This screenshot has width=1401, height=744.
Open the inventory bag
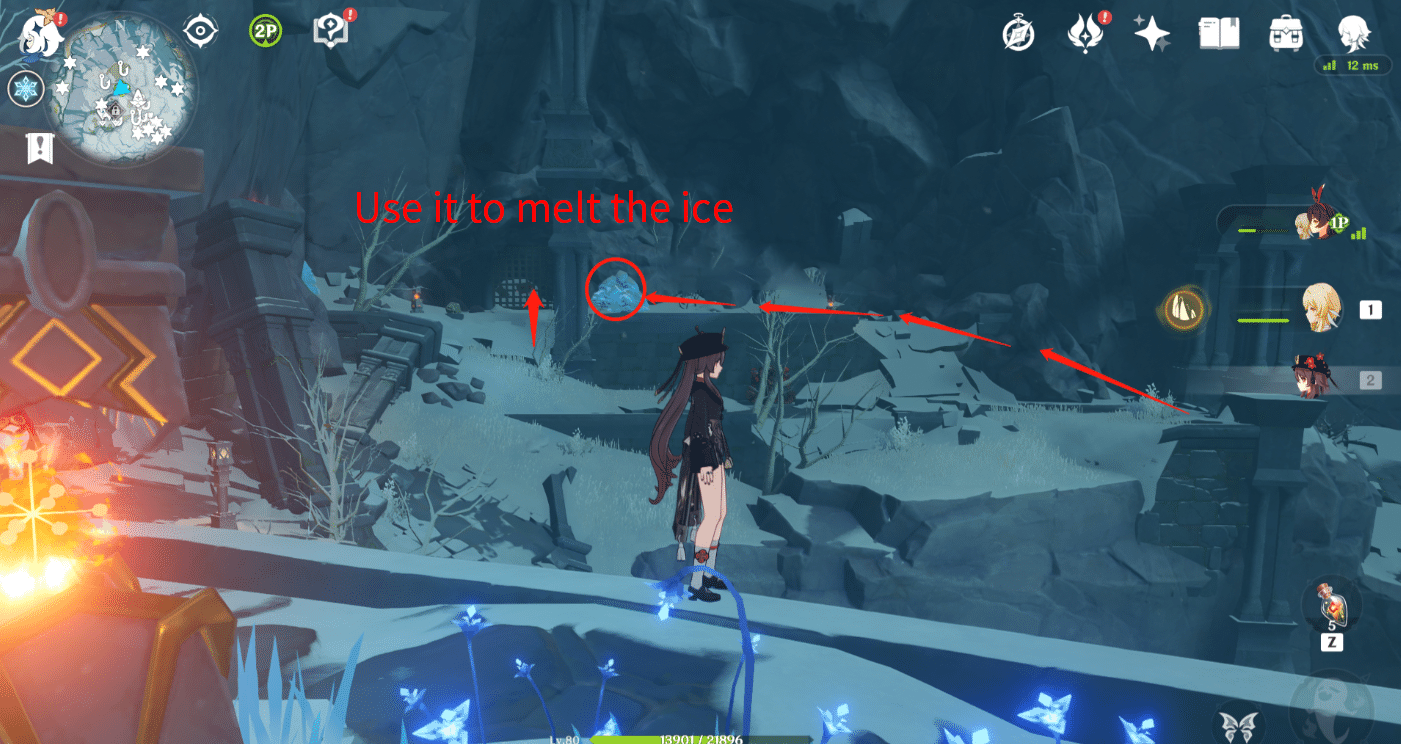pos(1286,32)
